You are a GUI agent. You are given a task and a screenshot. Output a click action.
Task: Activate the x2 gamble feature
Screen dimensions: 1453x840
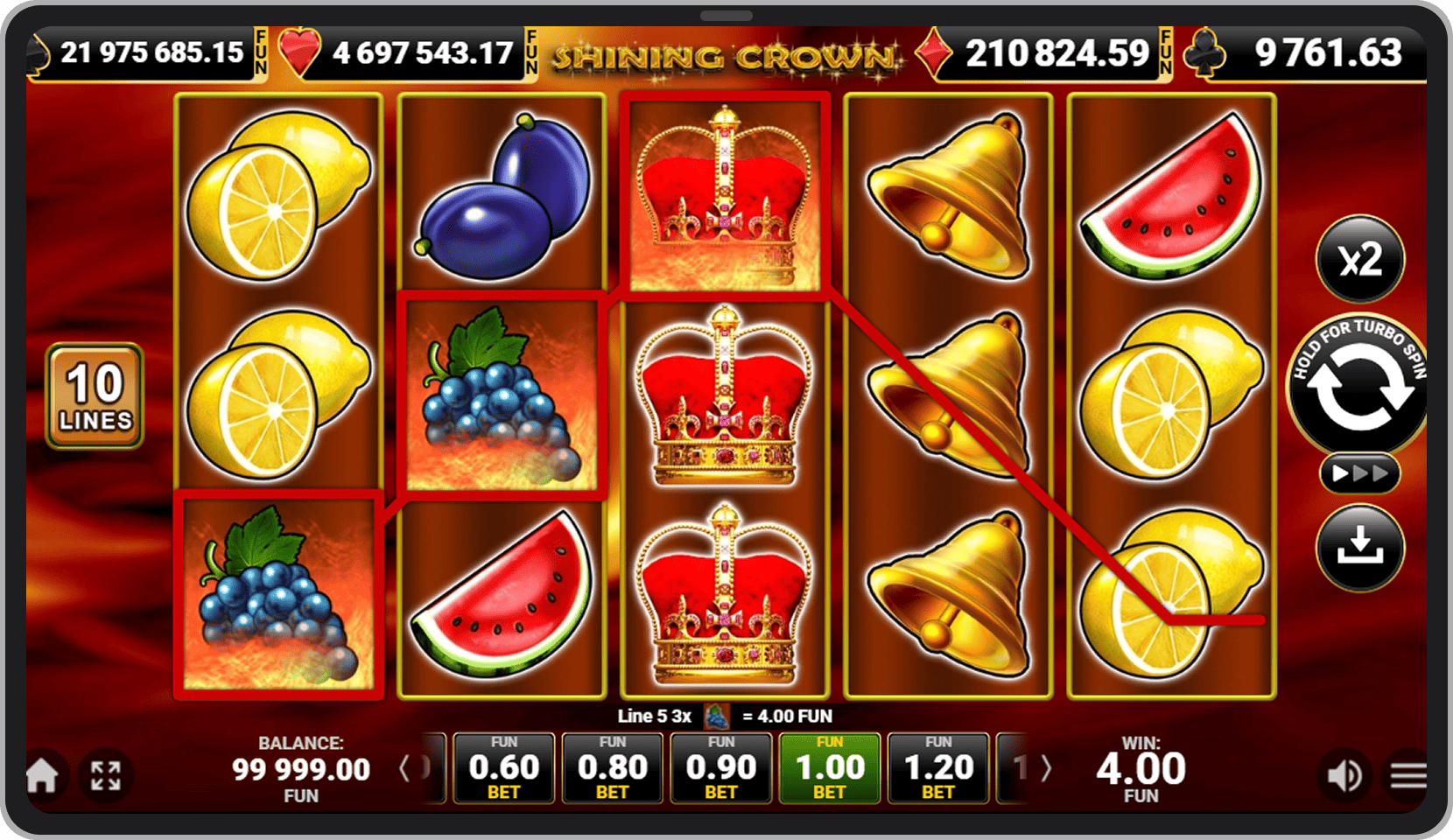point(1359,259)
